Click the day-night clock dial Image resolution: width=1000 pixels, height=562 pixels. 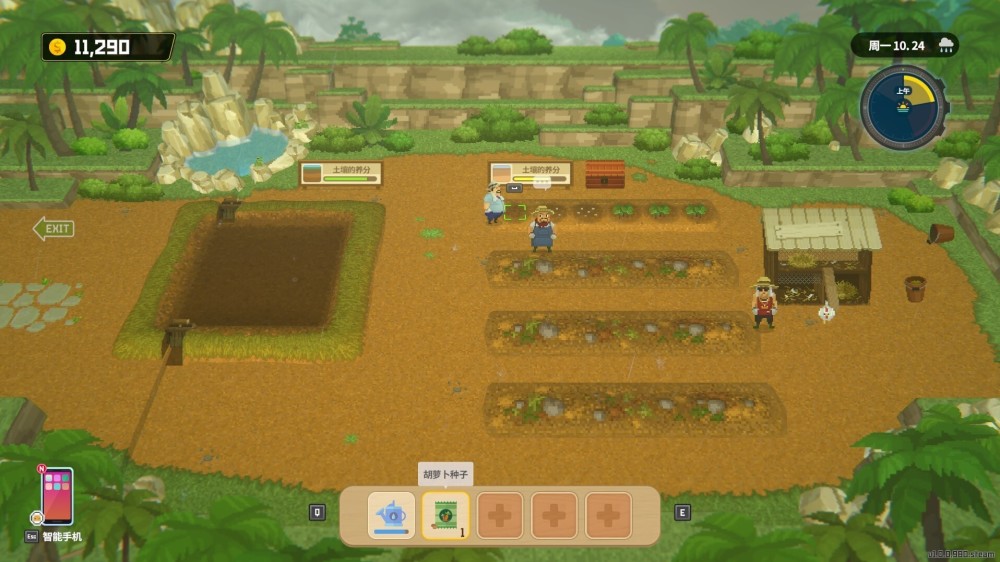[903, 108]
